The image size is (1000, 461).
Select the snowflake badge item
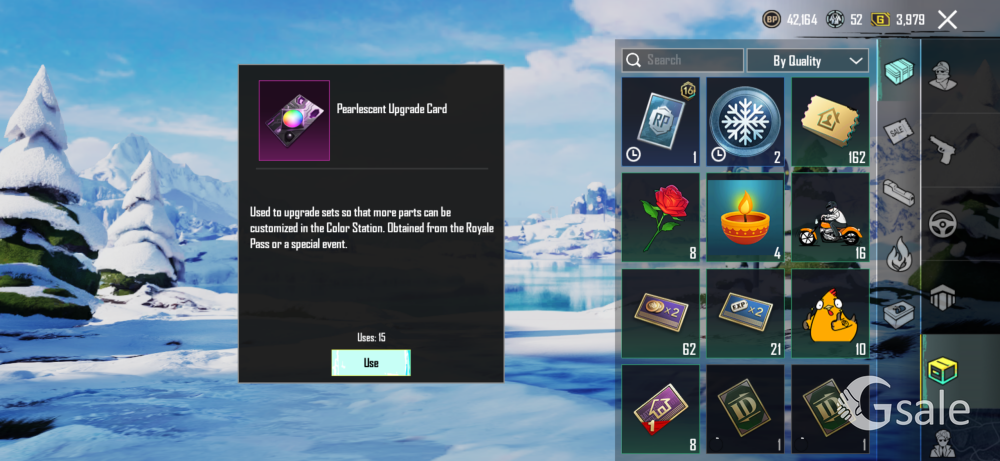pyautogui.click(x=745, y=122)
